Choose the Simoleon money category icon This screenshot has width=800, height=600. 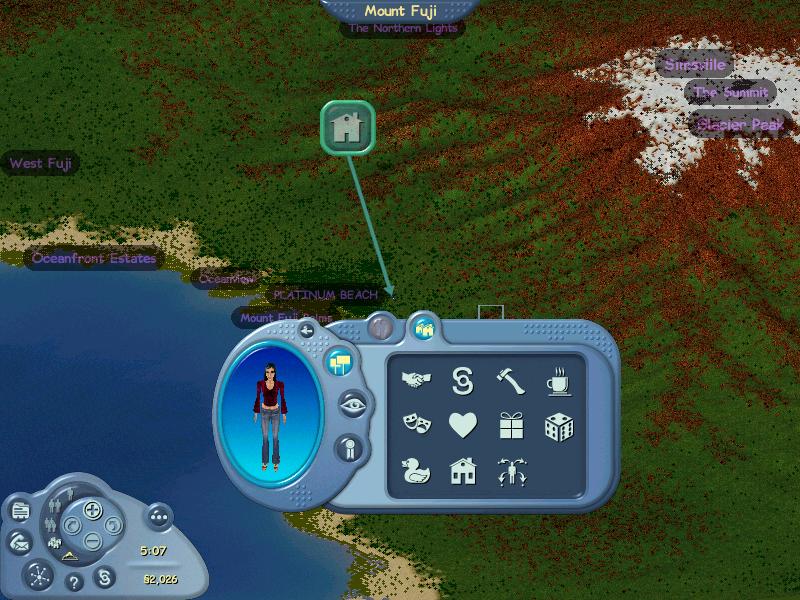click(463, 380)
